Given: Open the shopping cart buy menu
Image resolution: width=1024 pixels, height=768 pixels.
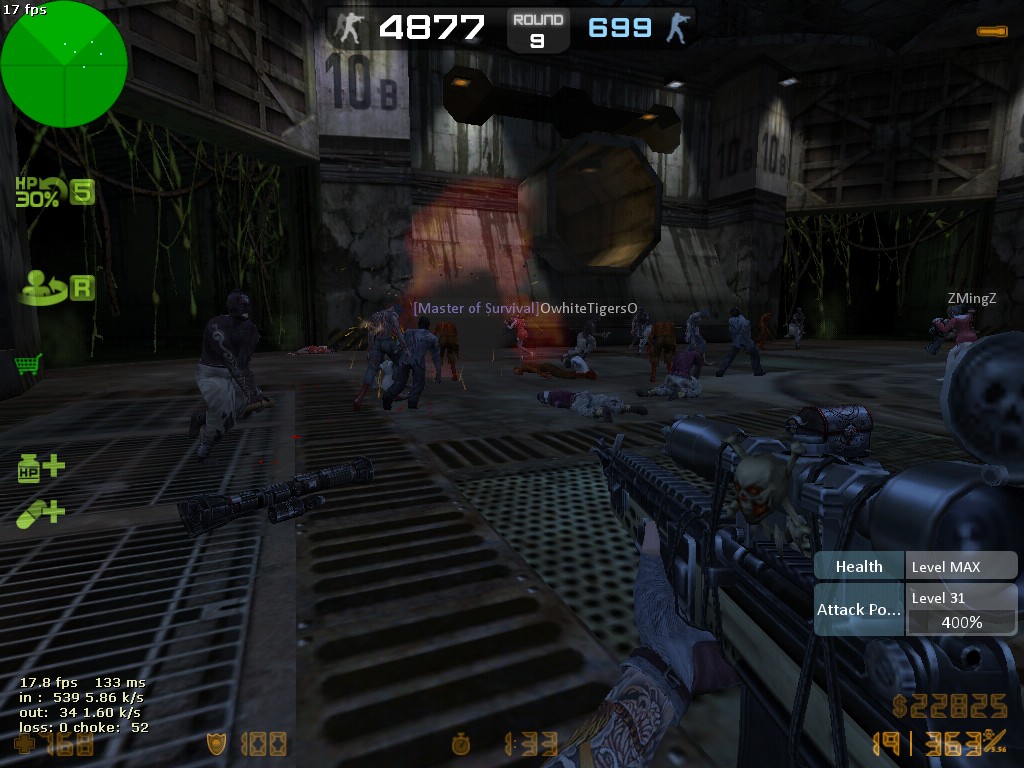Looking at the screenshot, I should [28, 364].
